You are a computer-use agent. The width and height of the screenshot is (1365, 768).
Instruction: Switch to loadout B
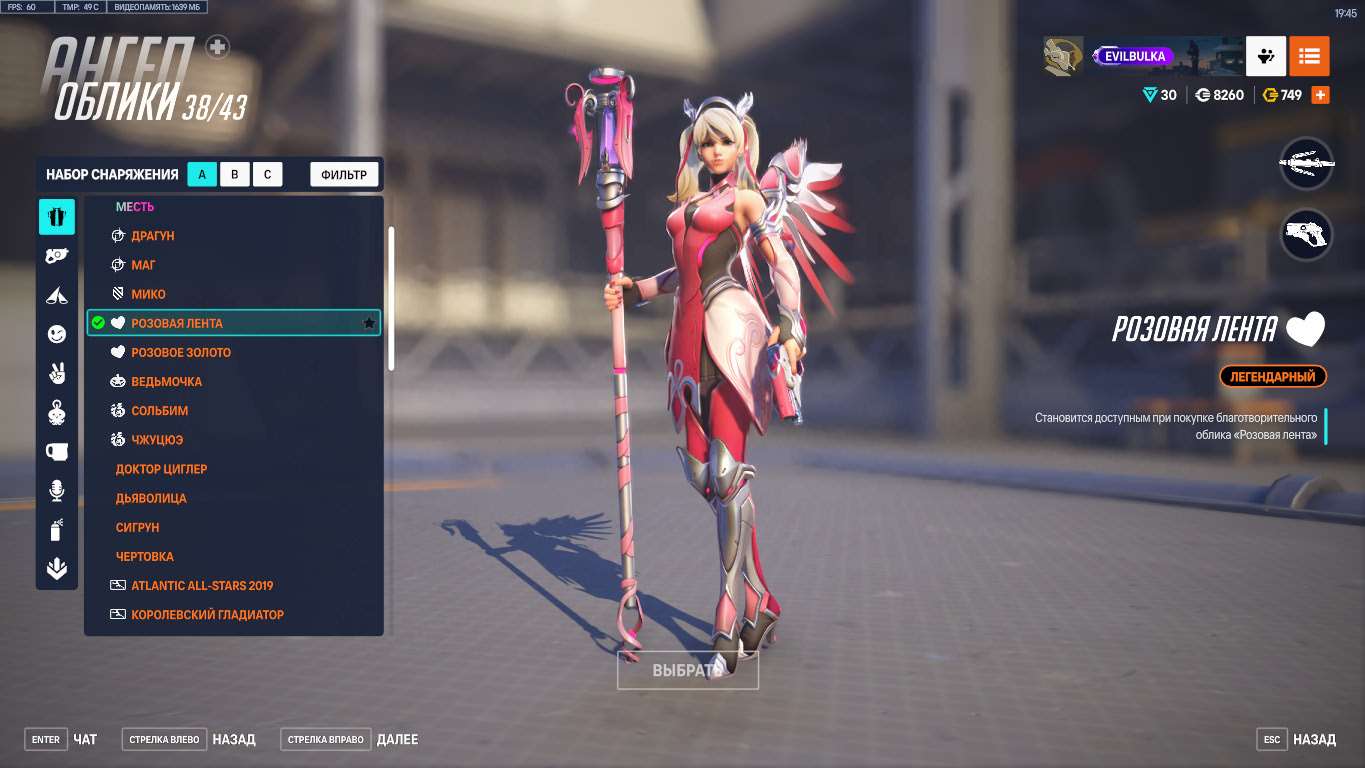[235, 173]
